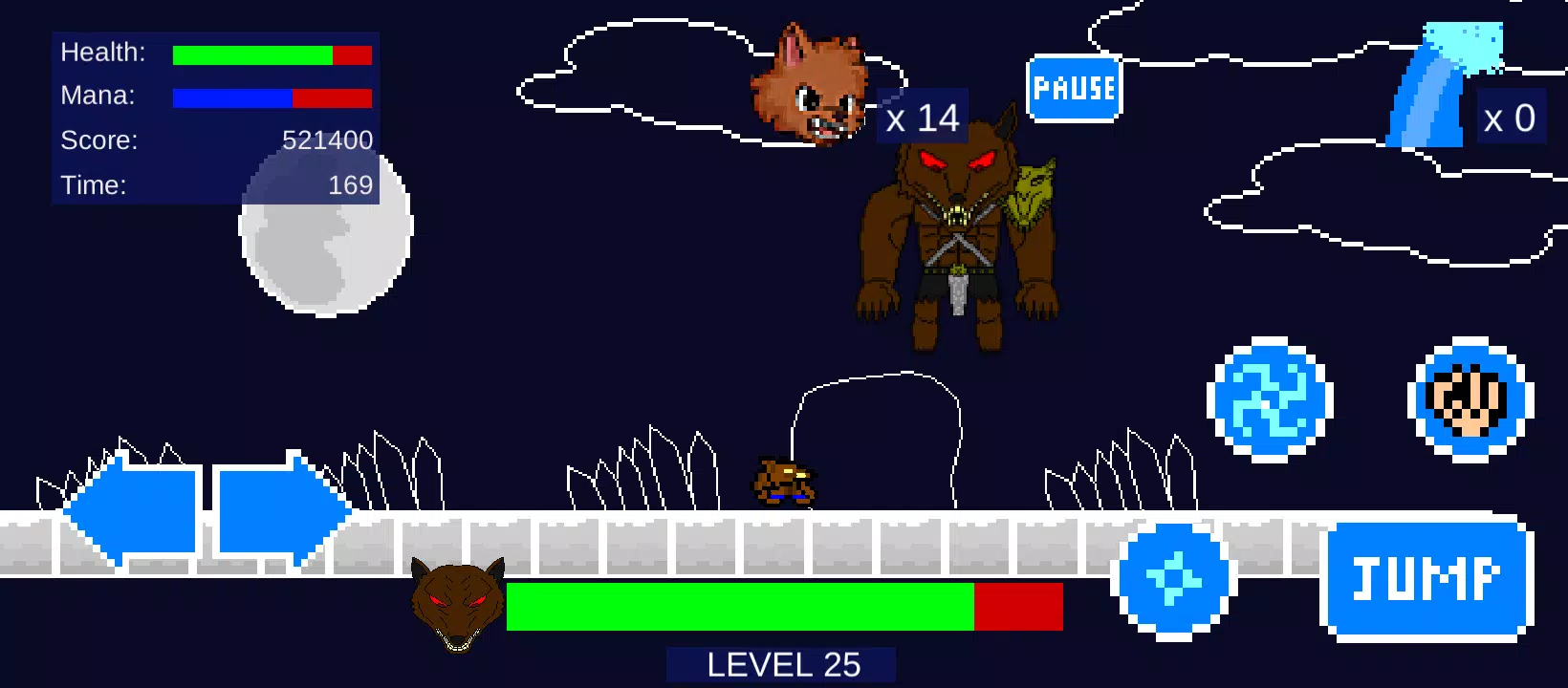Image resolution: width=1568 pixels, height=688 pixels.
Task: Select the blue spiral ability icon
Action: pos(1269,401)
